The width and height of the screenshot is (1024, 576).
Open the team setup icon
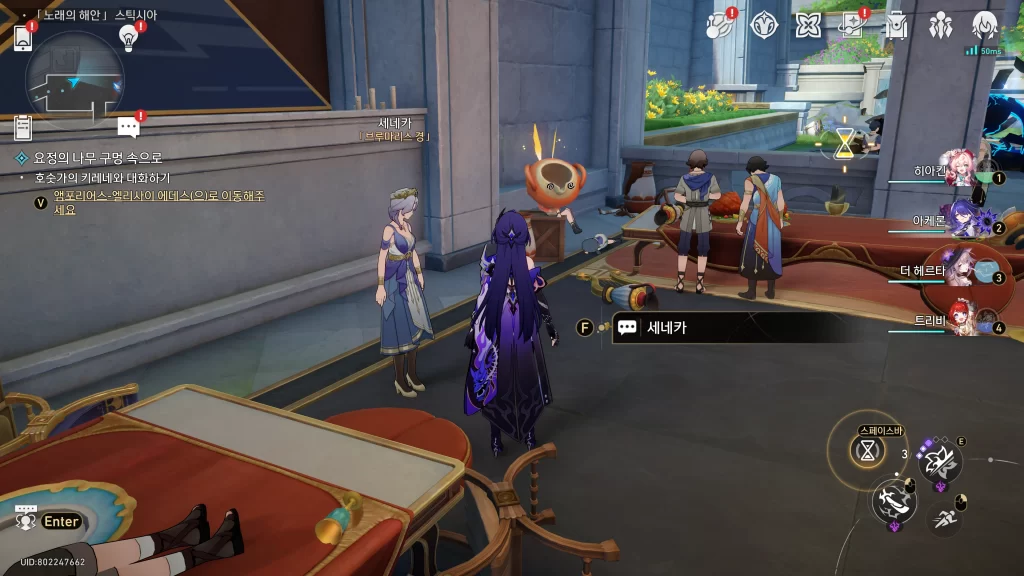point(941,25)
